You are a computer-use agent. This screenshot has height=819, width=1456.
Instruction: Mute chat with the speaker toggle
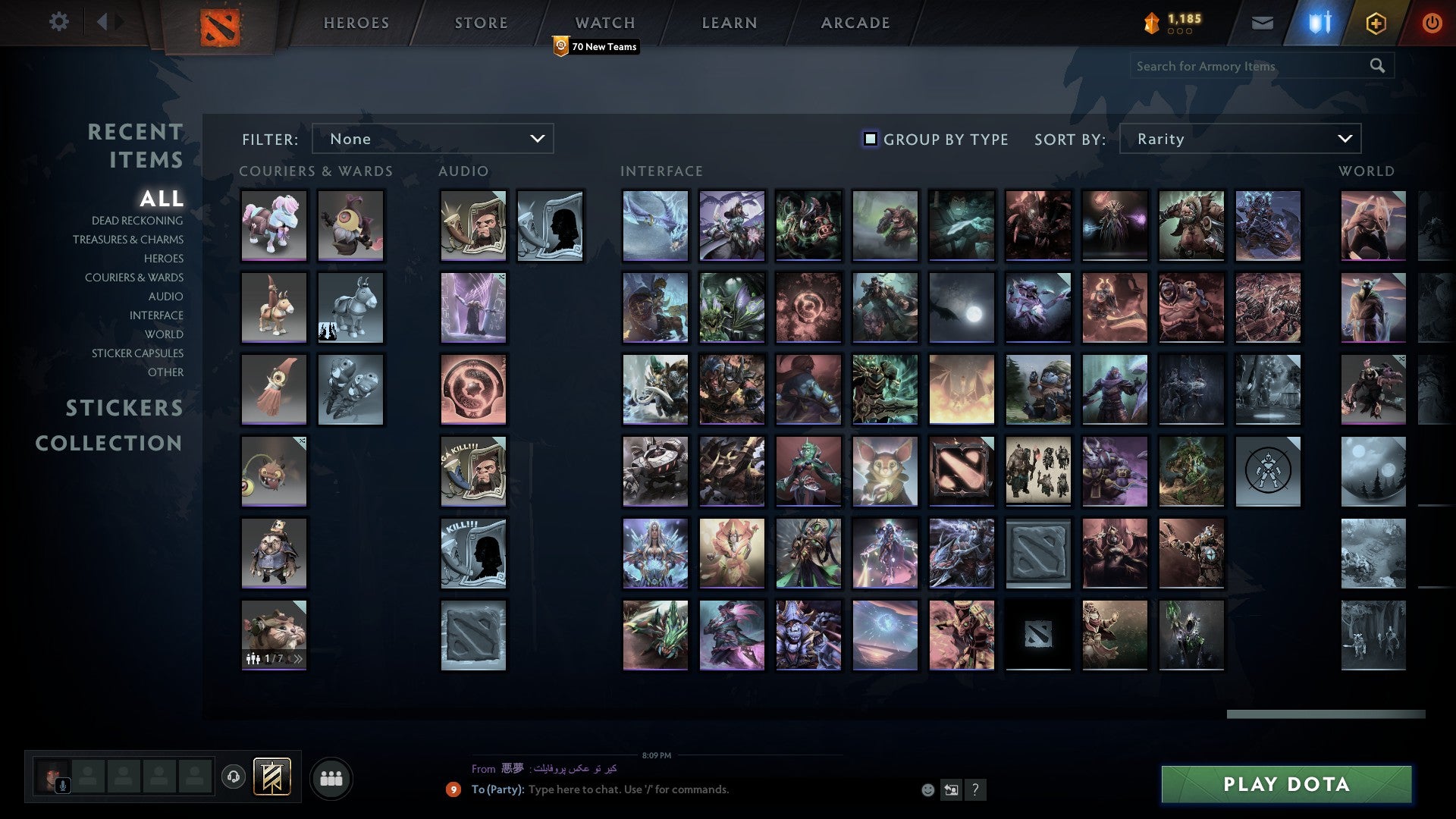pos(950,789)
